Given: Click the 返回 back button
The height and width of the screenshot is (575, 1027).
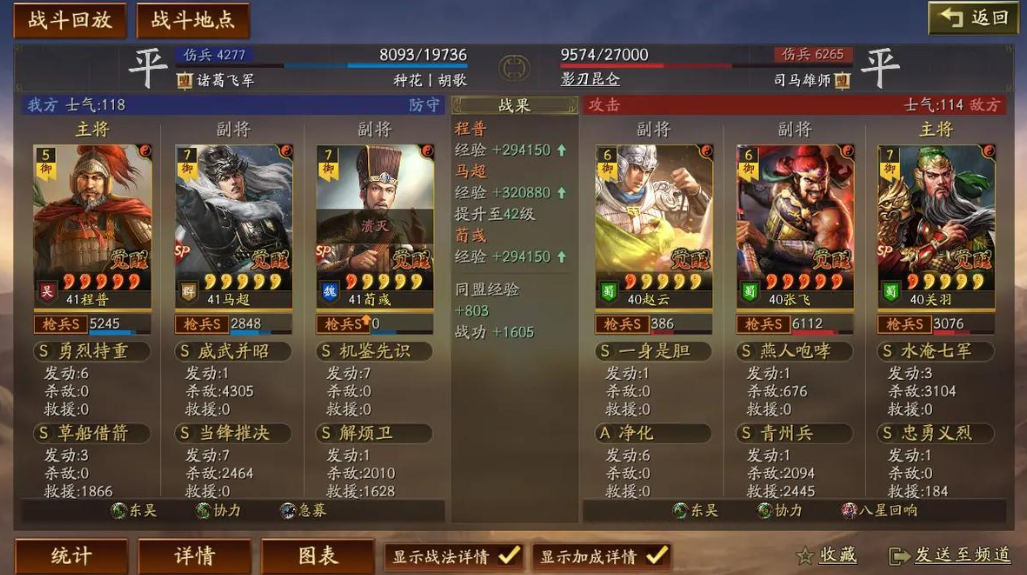Looking at the screenshot, I should [973, 18].
